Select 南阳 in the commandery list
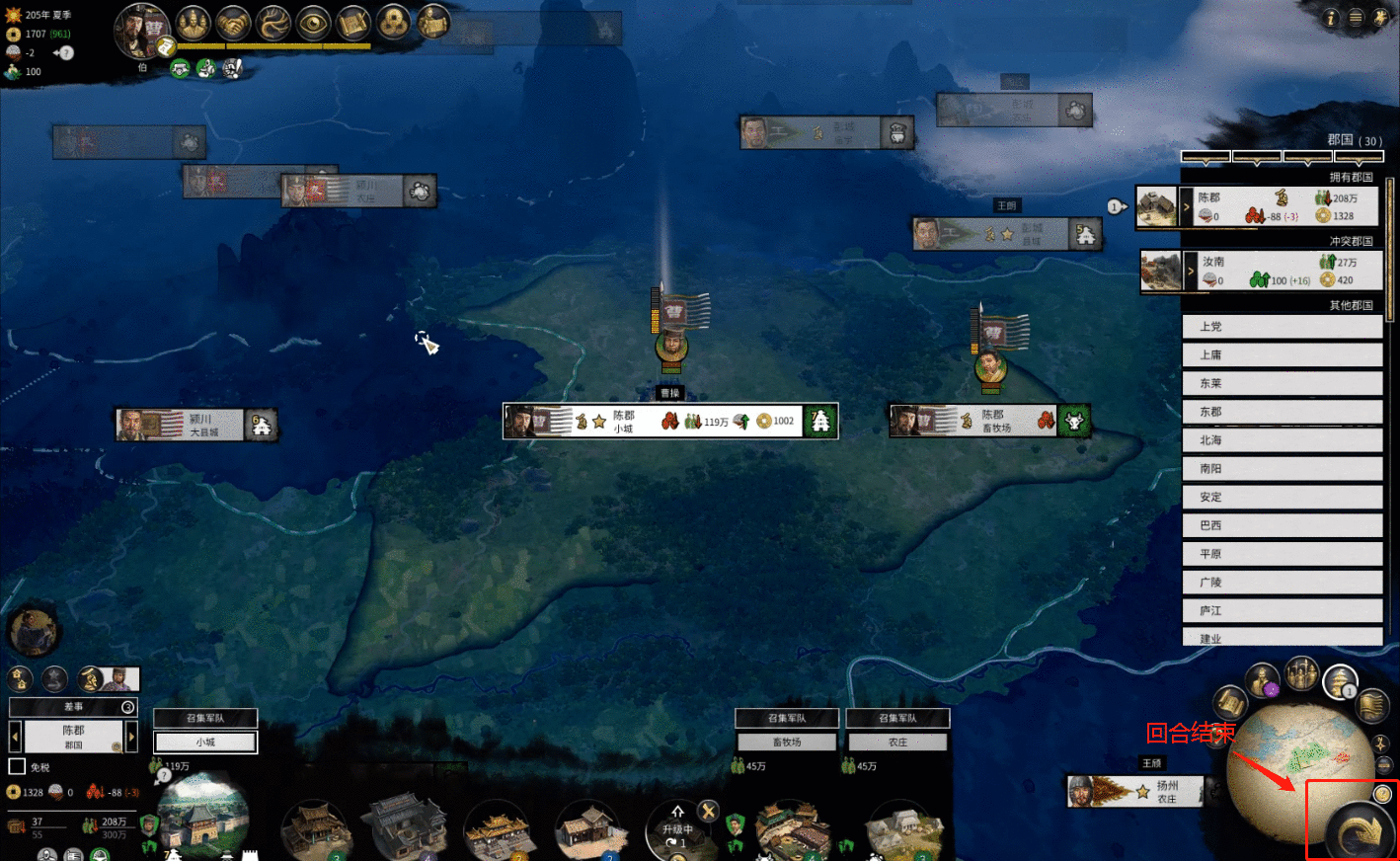The height and width of the screenshot is (861, 1400). [1282, 469]
